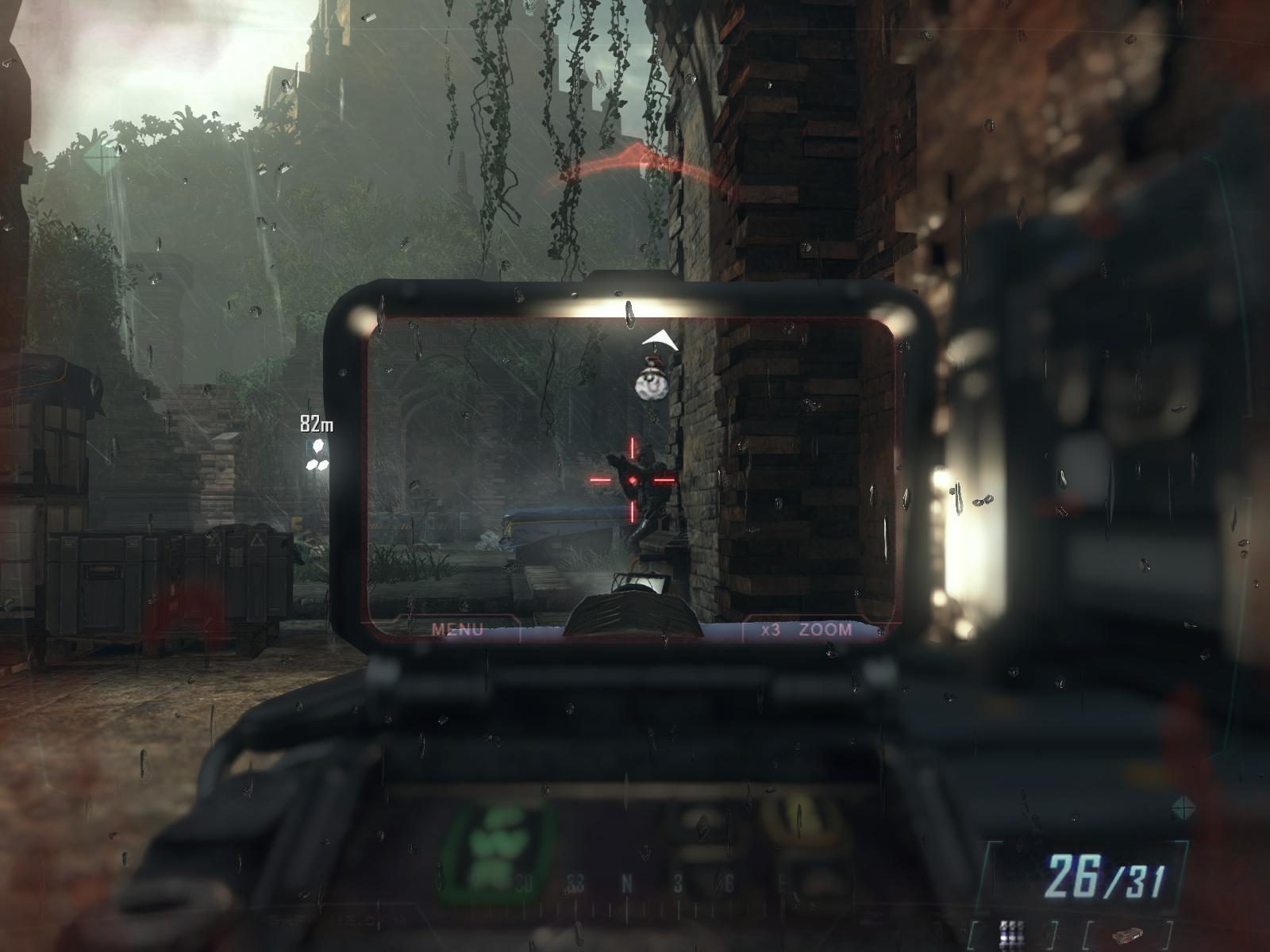Screen dimensions: 1270x952
Task: Click the x3 ZOOM label on the scope
Action: coord(806,630)
